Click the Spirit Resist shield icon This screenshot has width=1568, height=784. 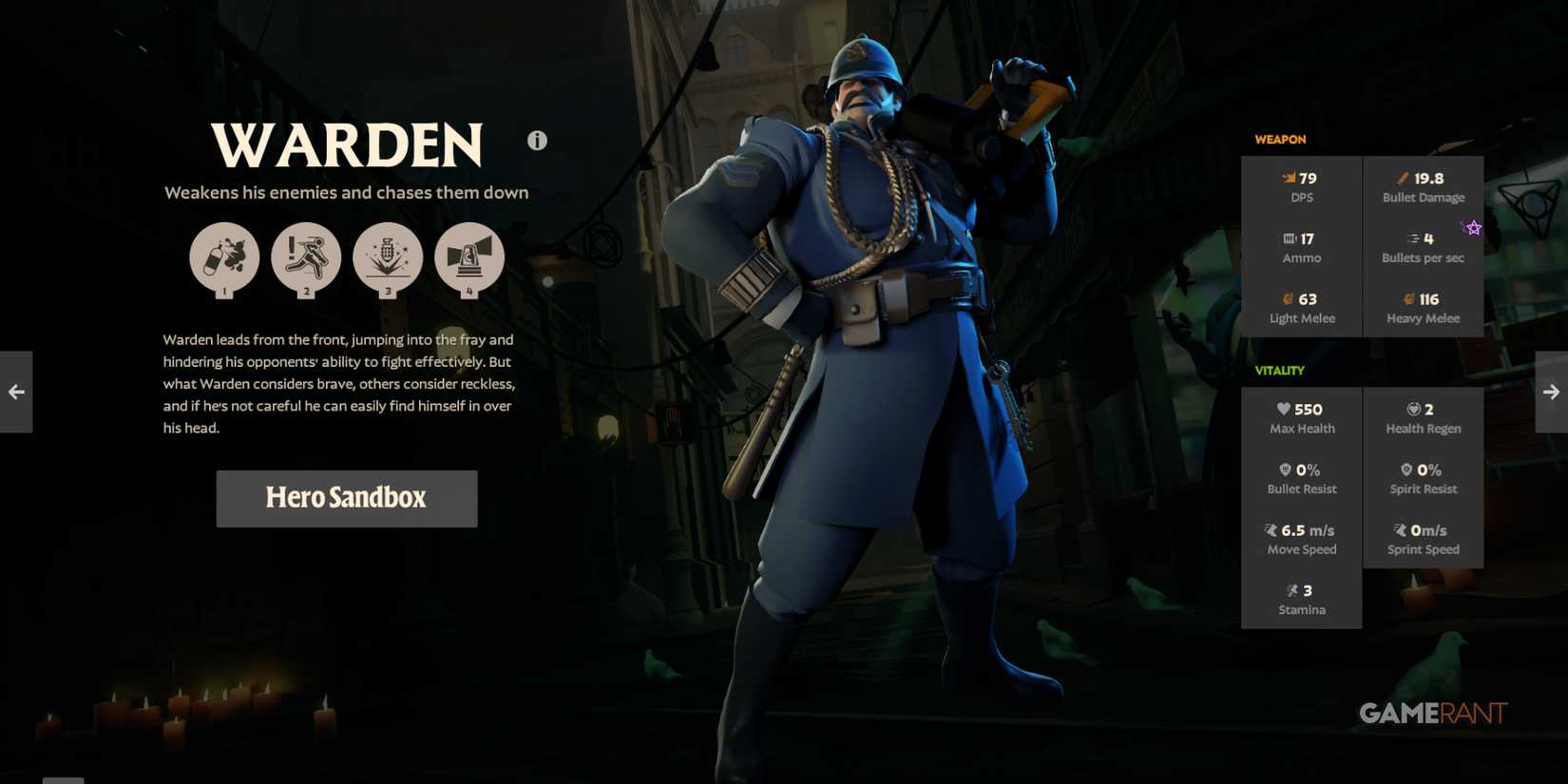[1406, 468]
